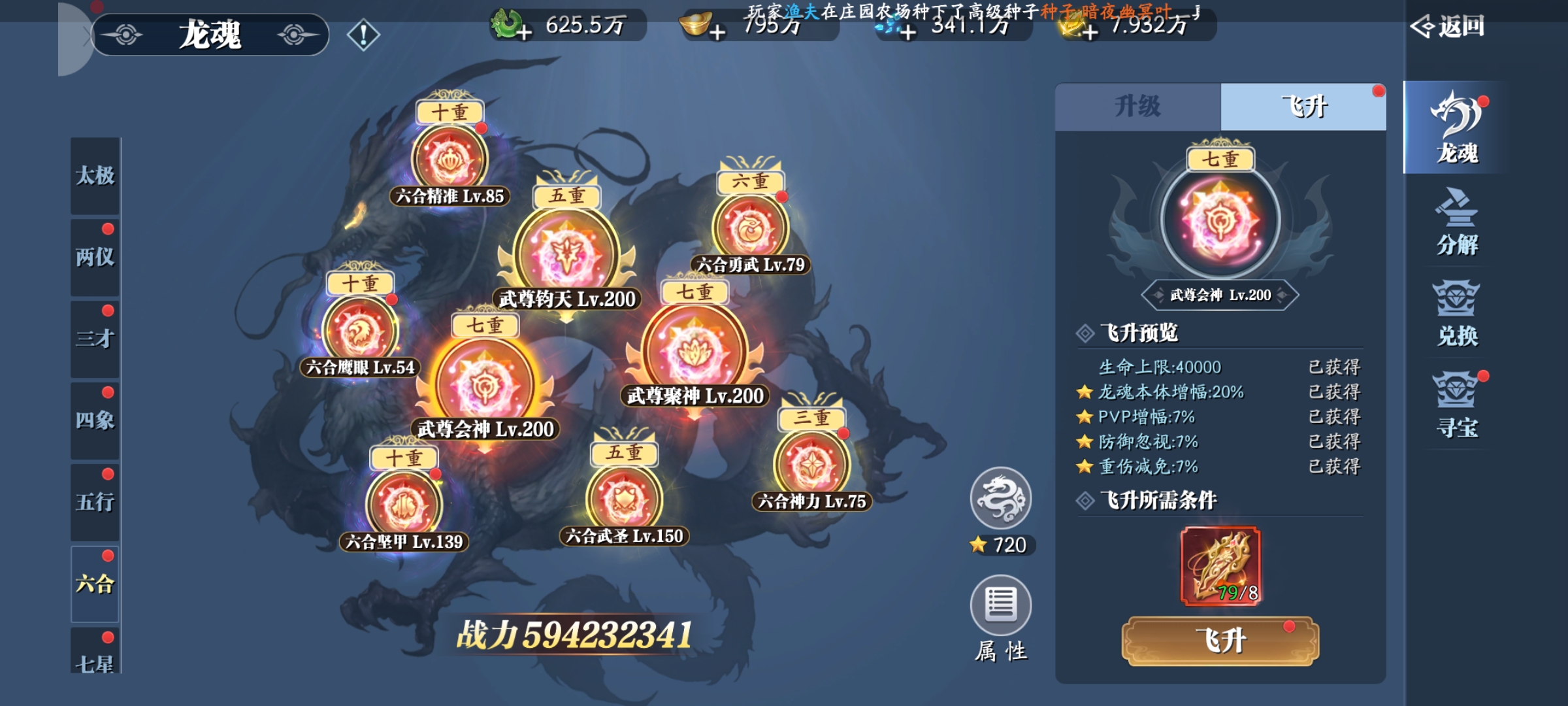
Task: Switch to the 两仪 category
Action: coord(95,258)
